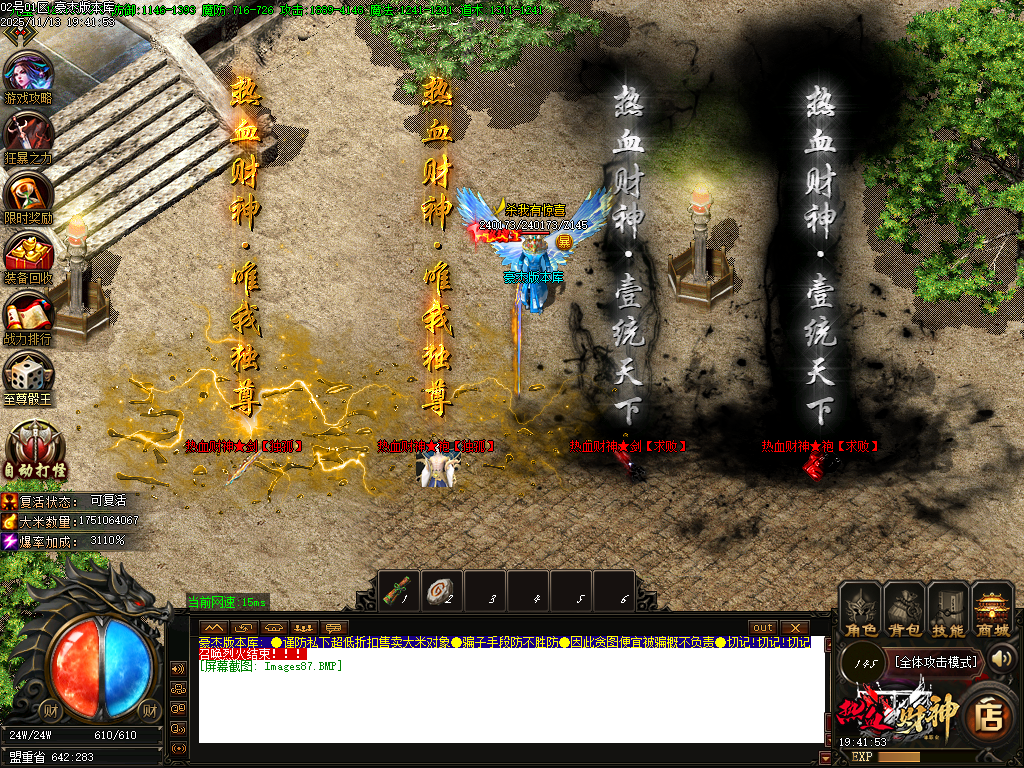Open the round 店 store button
The height and width of the screenshot is (768, 1024).
pyautogui.click(x=988, y=714)
